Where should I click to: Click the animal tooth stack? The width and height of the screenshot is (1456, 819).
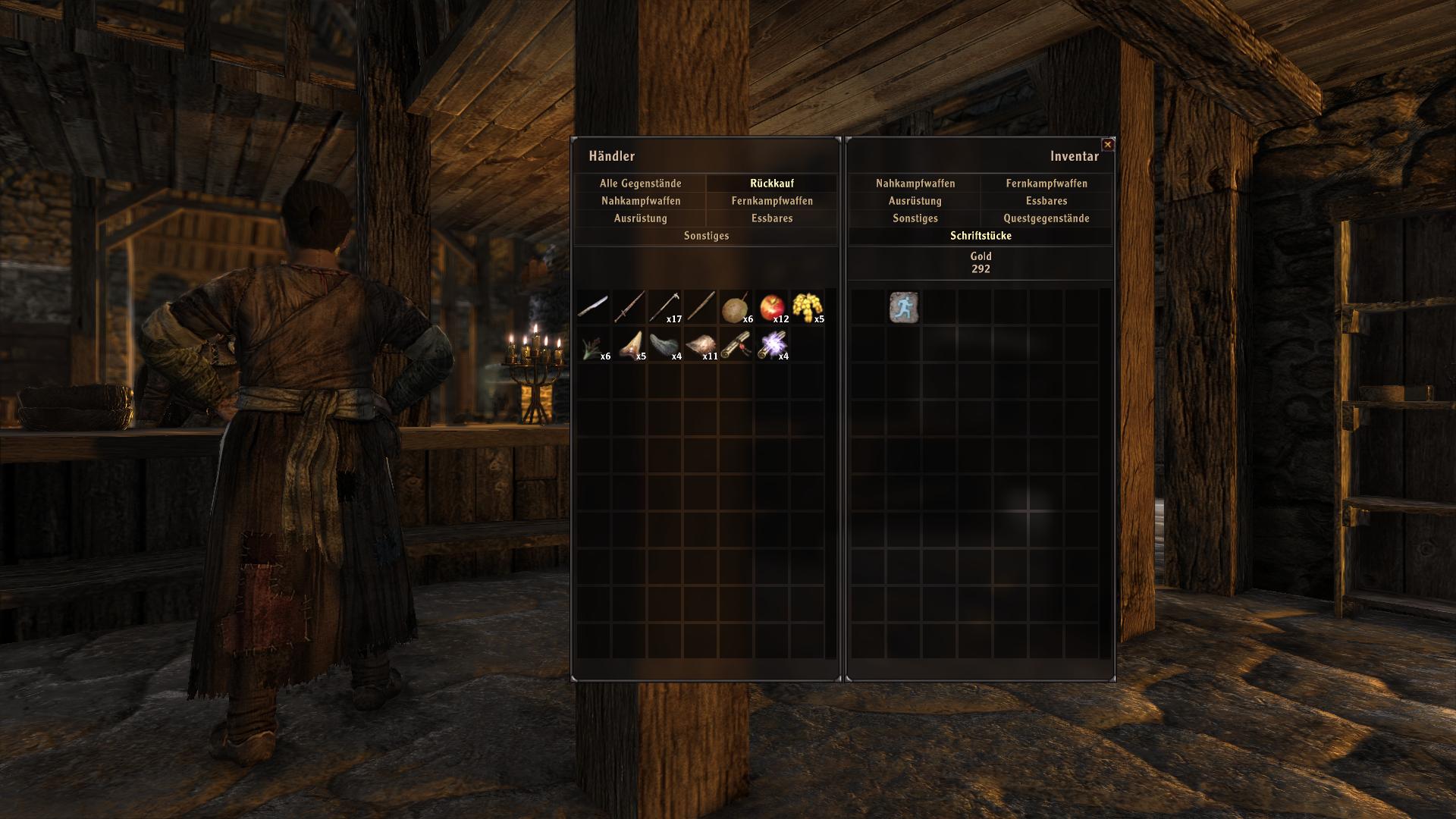[x=629, y=345]
